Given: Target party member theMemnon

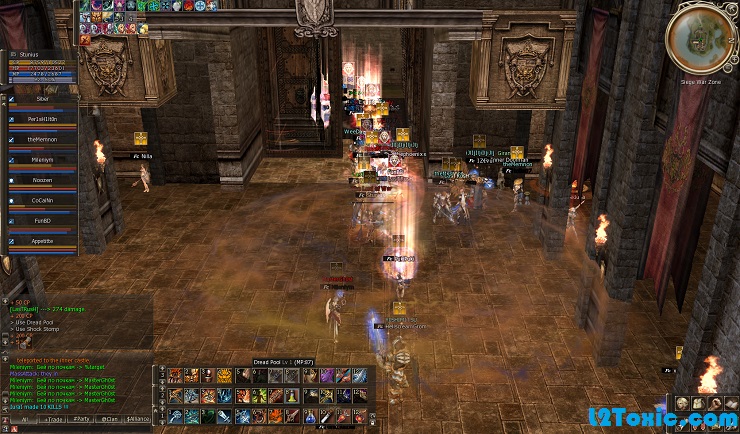Looking at the screenshot, I should [x=42, y=141].
